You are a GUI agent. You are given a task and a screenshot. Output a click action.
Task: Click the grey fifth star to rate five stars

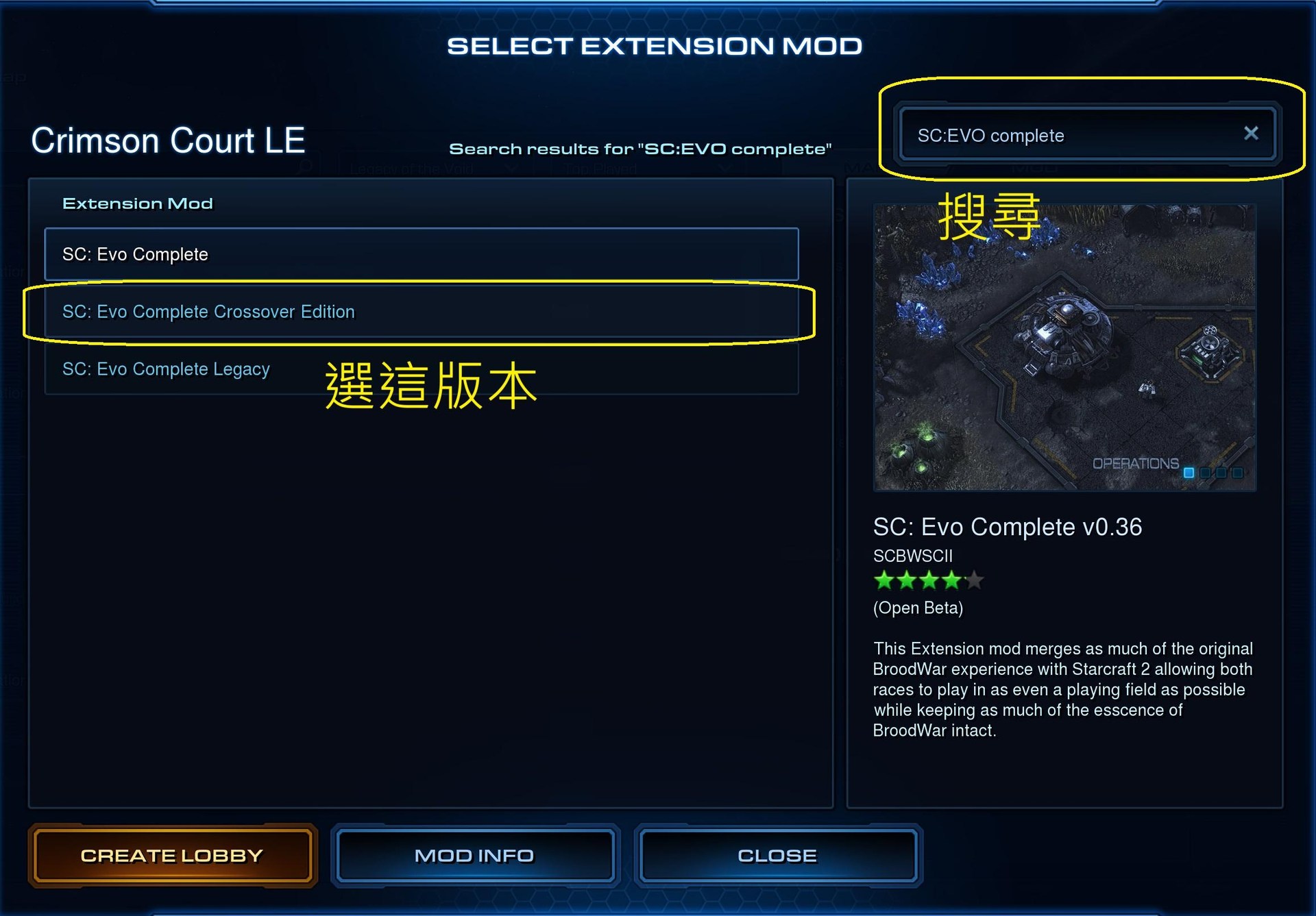tap(973, 580)
